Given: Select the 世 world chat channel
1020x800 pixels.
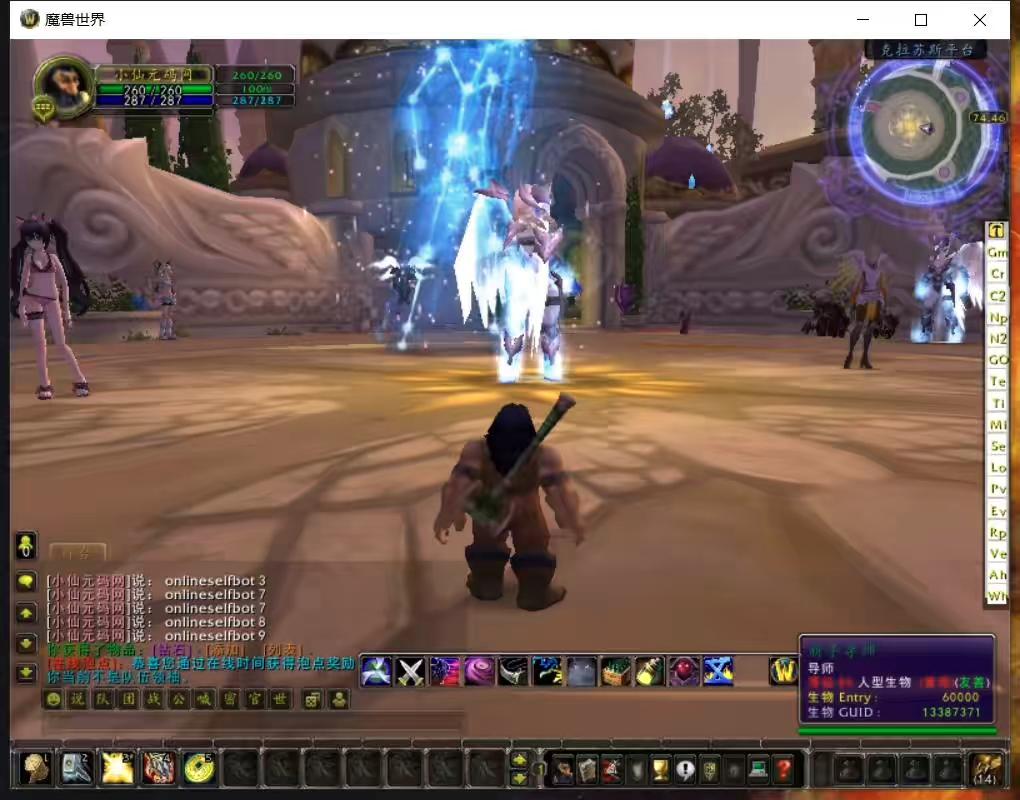Looking at the screenshot, I should 281,699.
